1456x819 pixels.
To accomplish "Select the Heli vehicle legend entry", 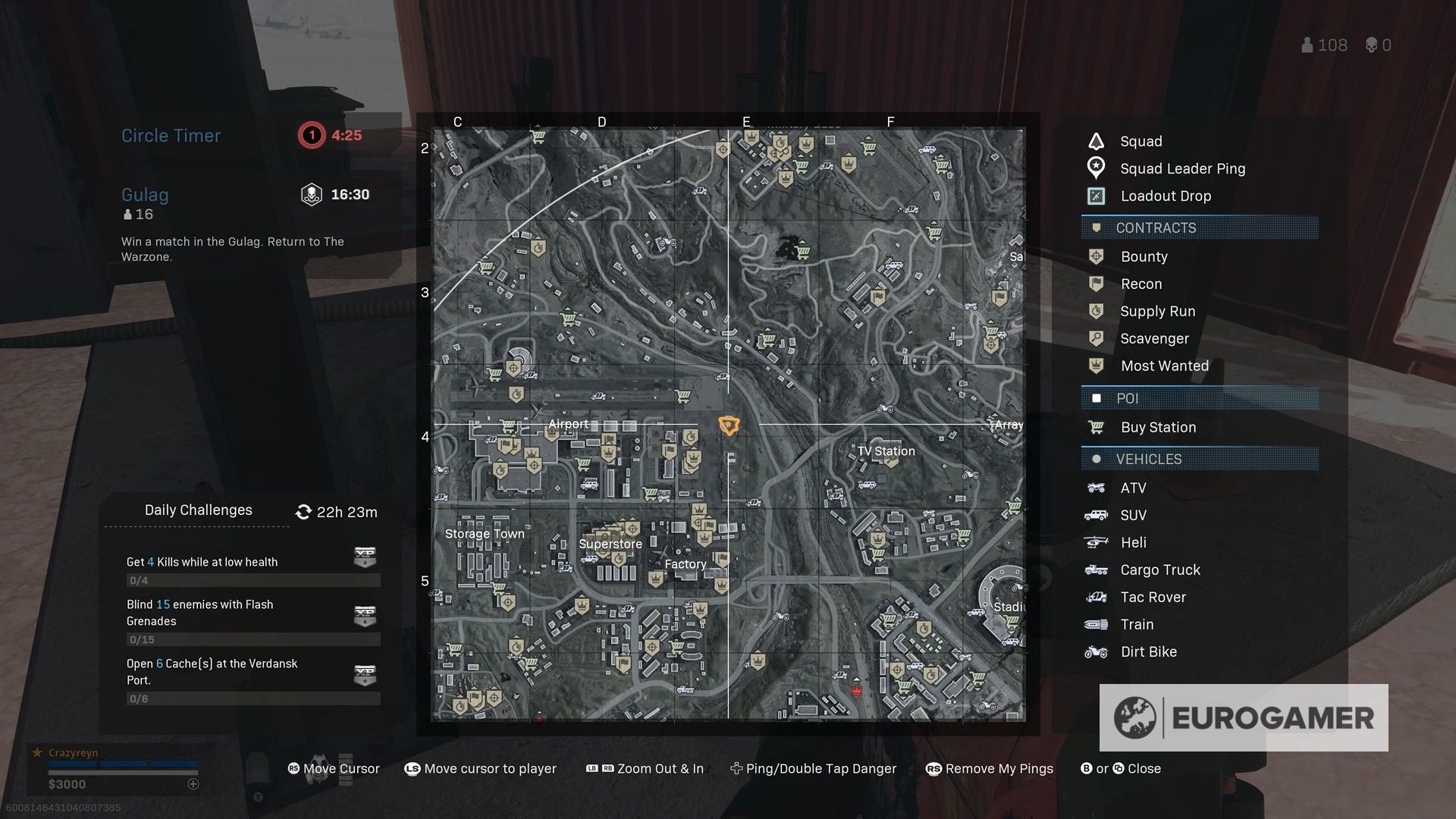I will [x=1133, y=543].
